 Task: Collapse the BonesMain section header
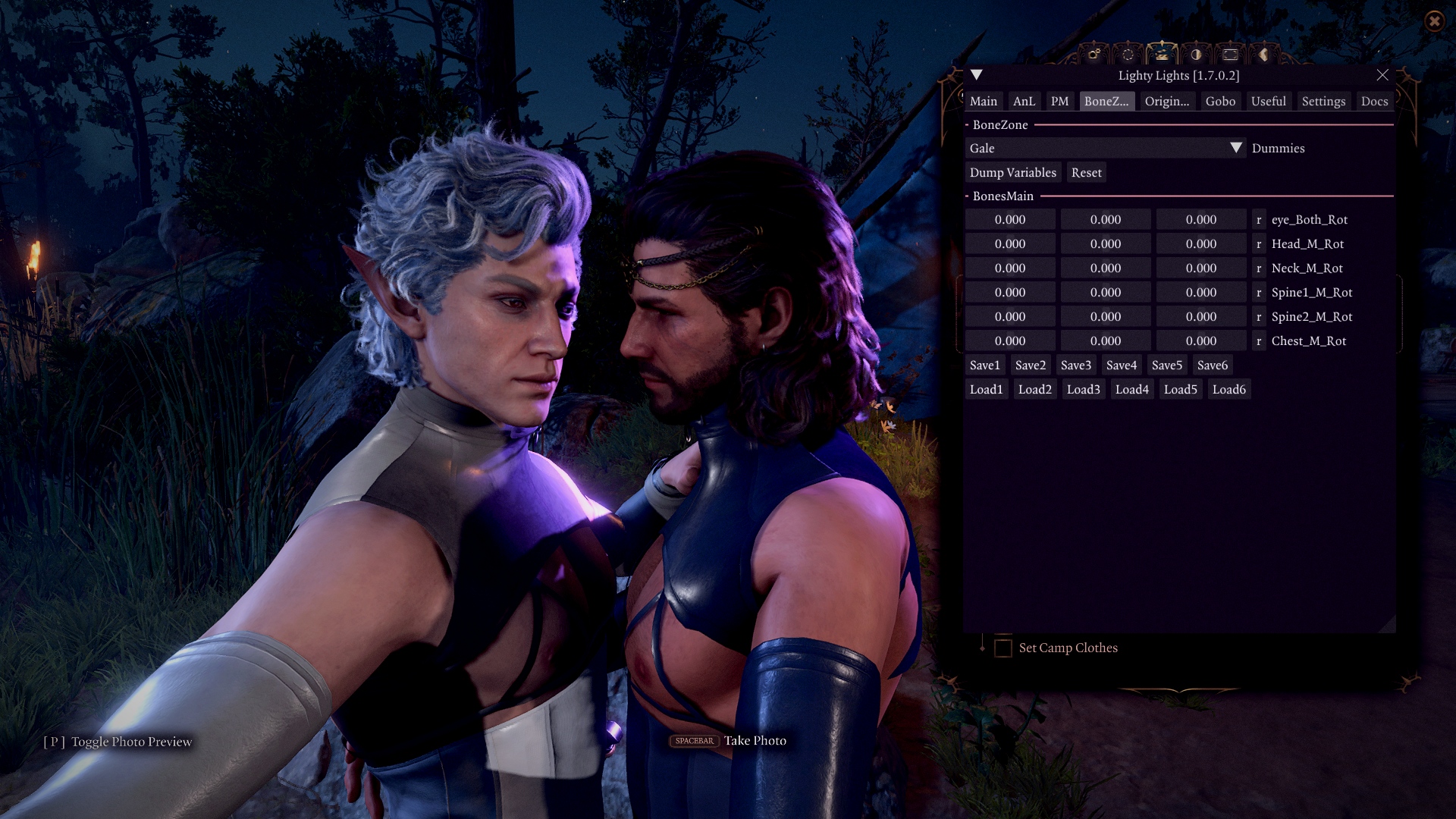click(x=1003, y=196)
